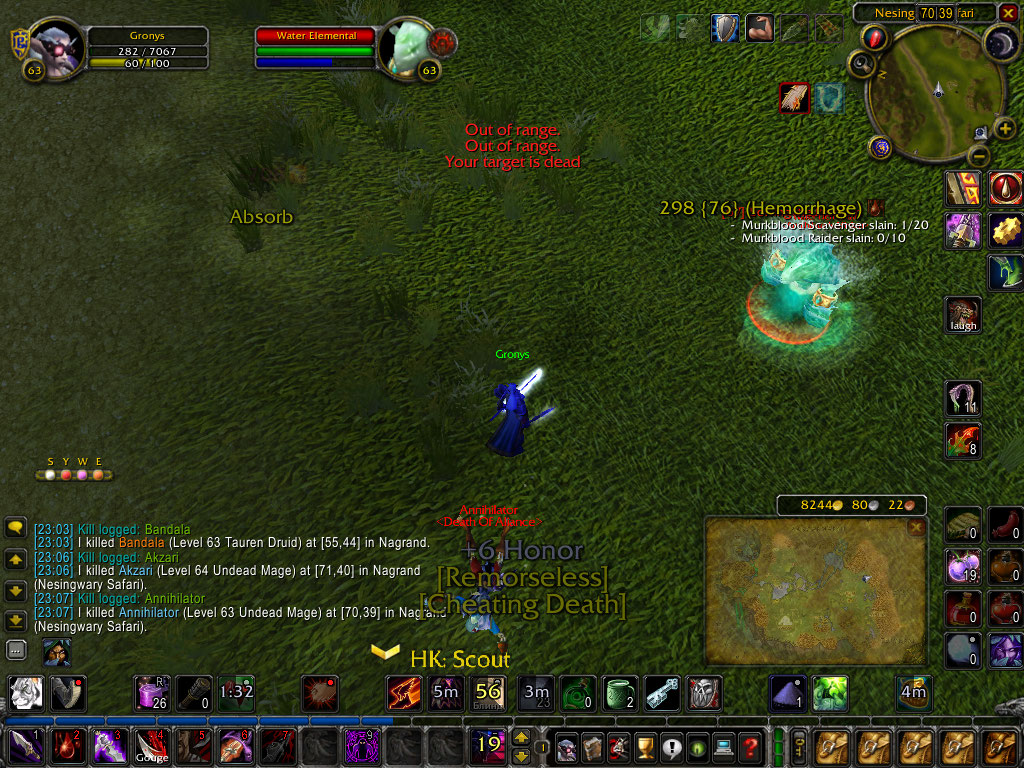Use the purple fruit item with 19 count

964,567
